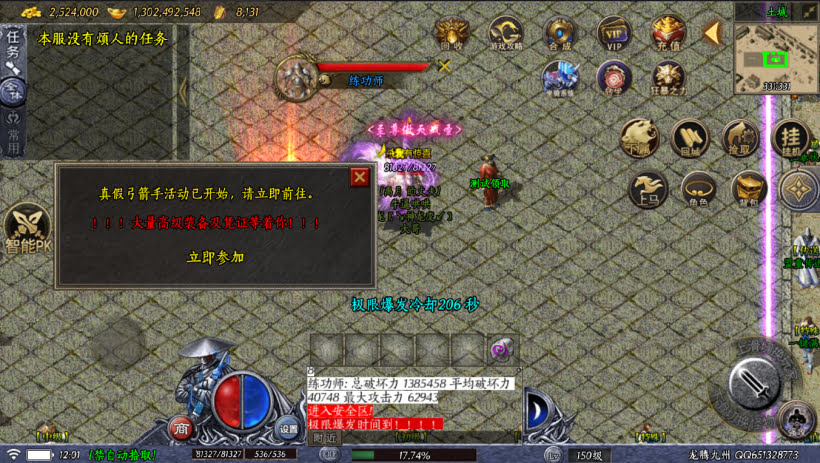Tap the sword attack button
This screenshot has width=820, height=463.
click(x=755, y=383)
